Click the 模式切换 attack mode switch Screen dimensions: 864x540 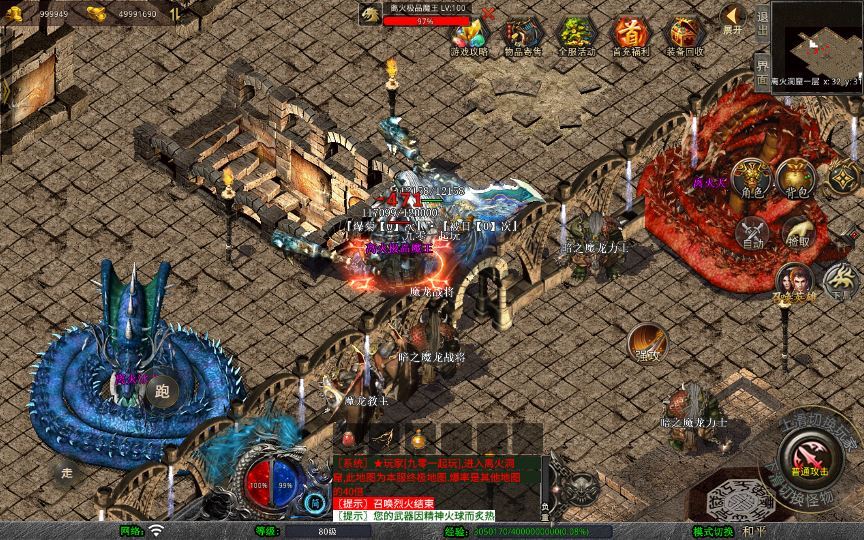[x=713, y=531]
